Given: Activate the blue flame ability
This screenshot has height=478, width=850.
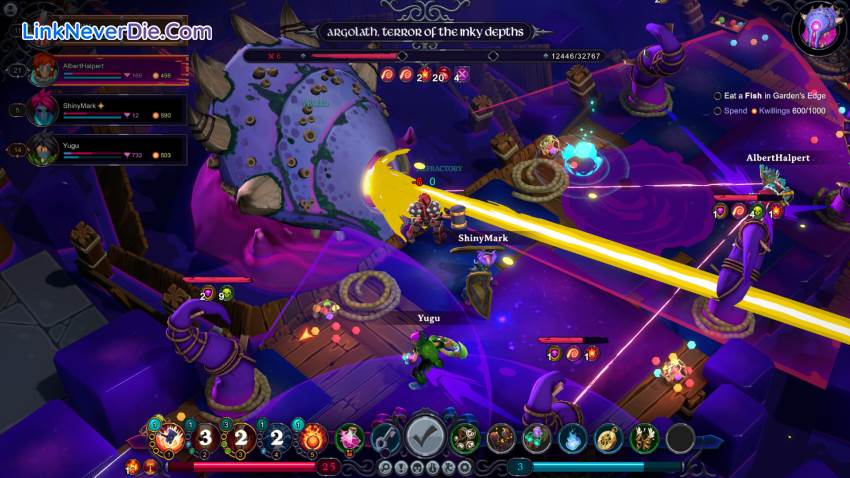Looking at the screenshot, I should point(572,437).
